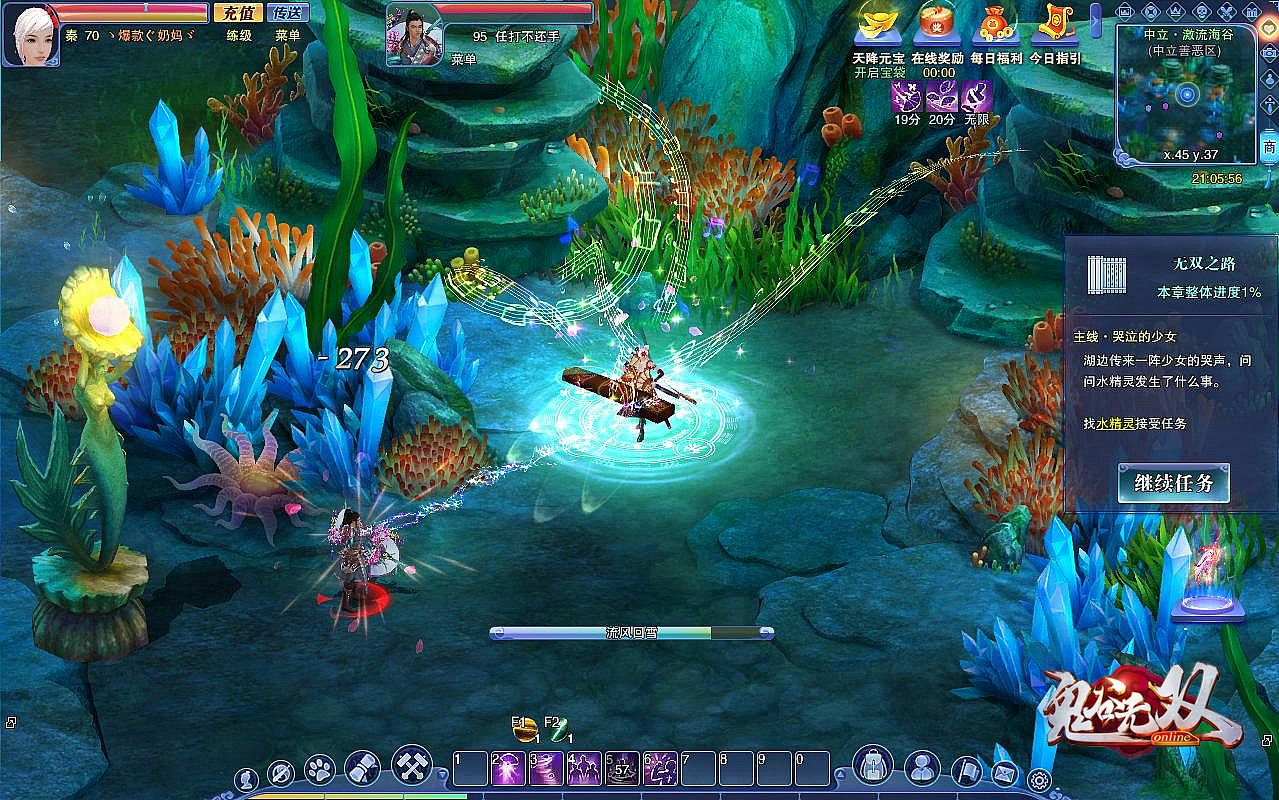The width and height of the screenshot is (1279, 800).
Task: Activate the 传送 teleport button
Action: tap(289, 13)
